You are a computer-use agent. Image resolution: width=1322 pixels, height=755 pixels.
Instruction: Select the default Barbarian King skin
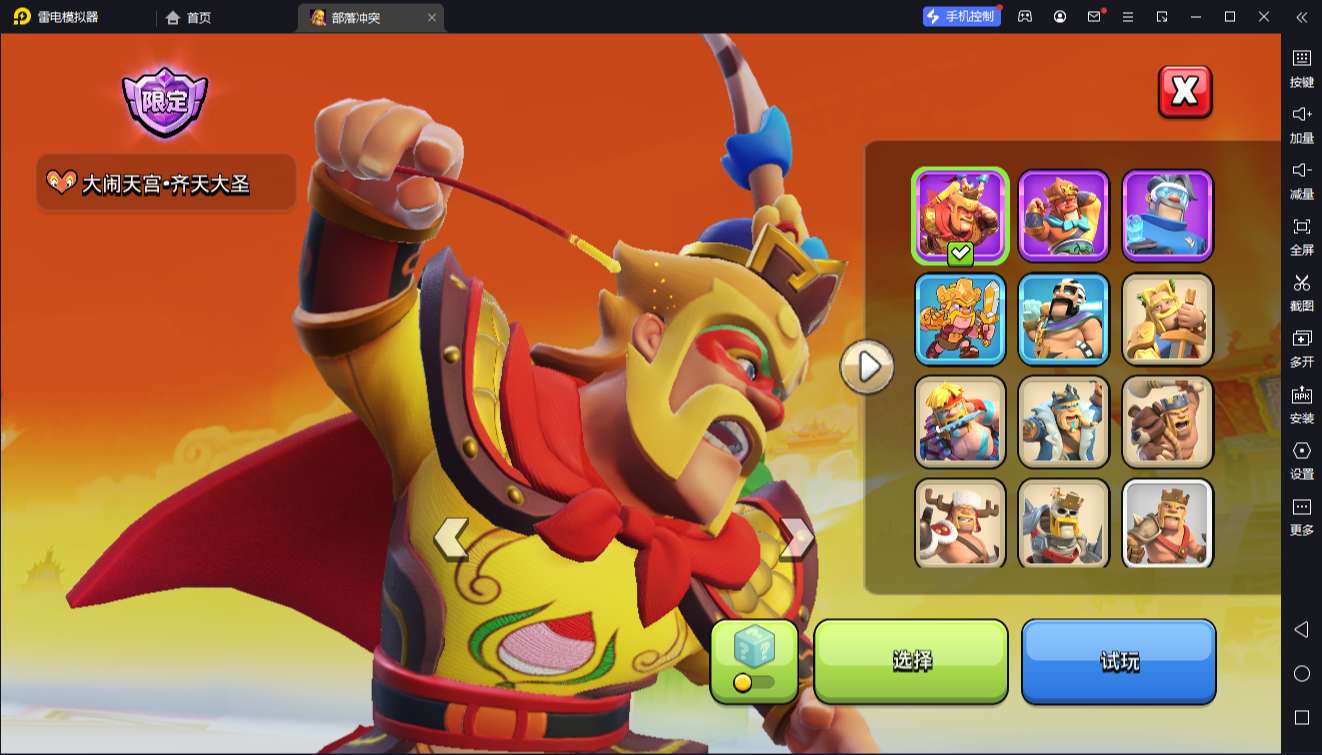[x=1167, y=522]
